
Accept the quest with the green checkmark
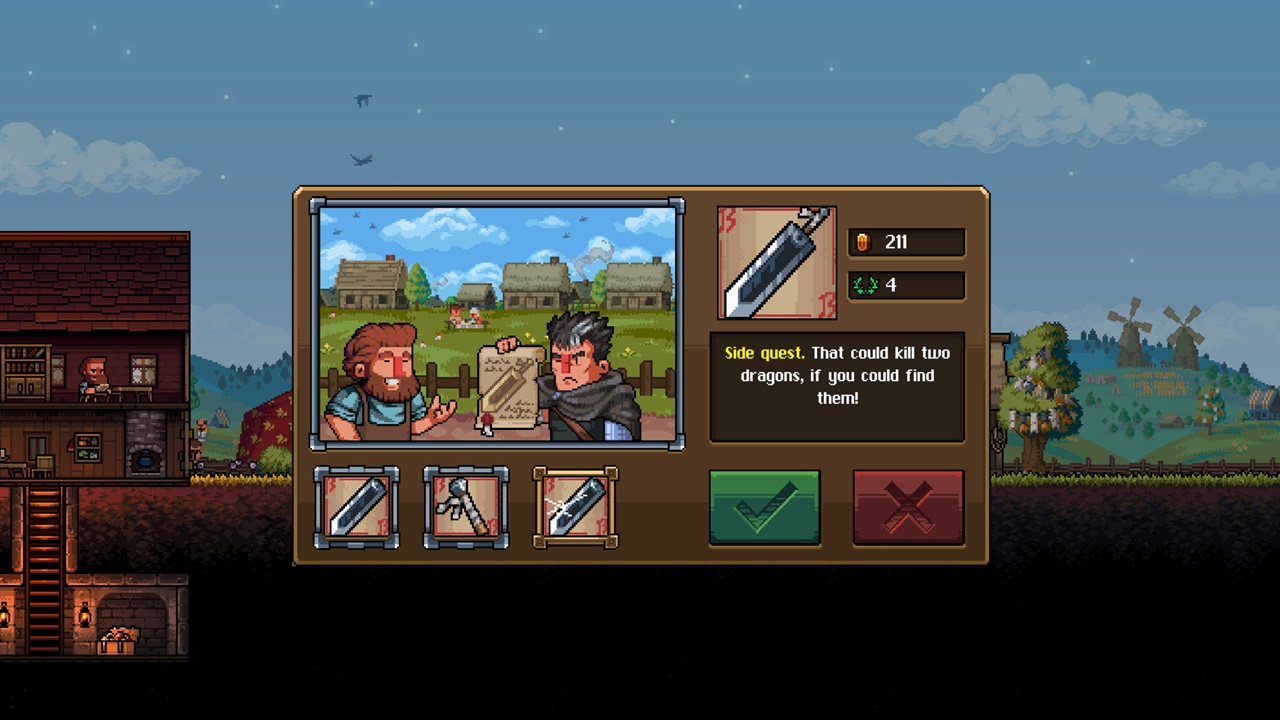click(x=765, y=508)
